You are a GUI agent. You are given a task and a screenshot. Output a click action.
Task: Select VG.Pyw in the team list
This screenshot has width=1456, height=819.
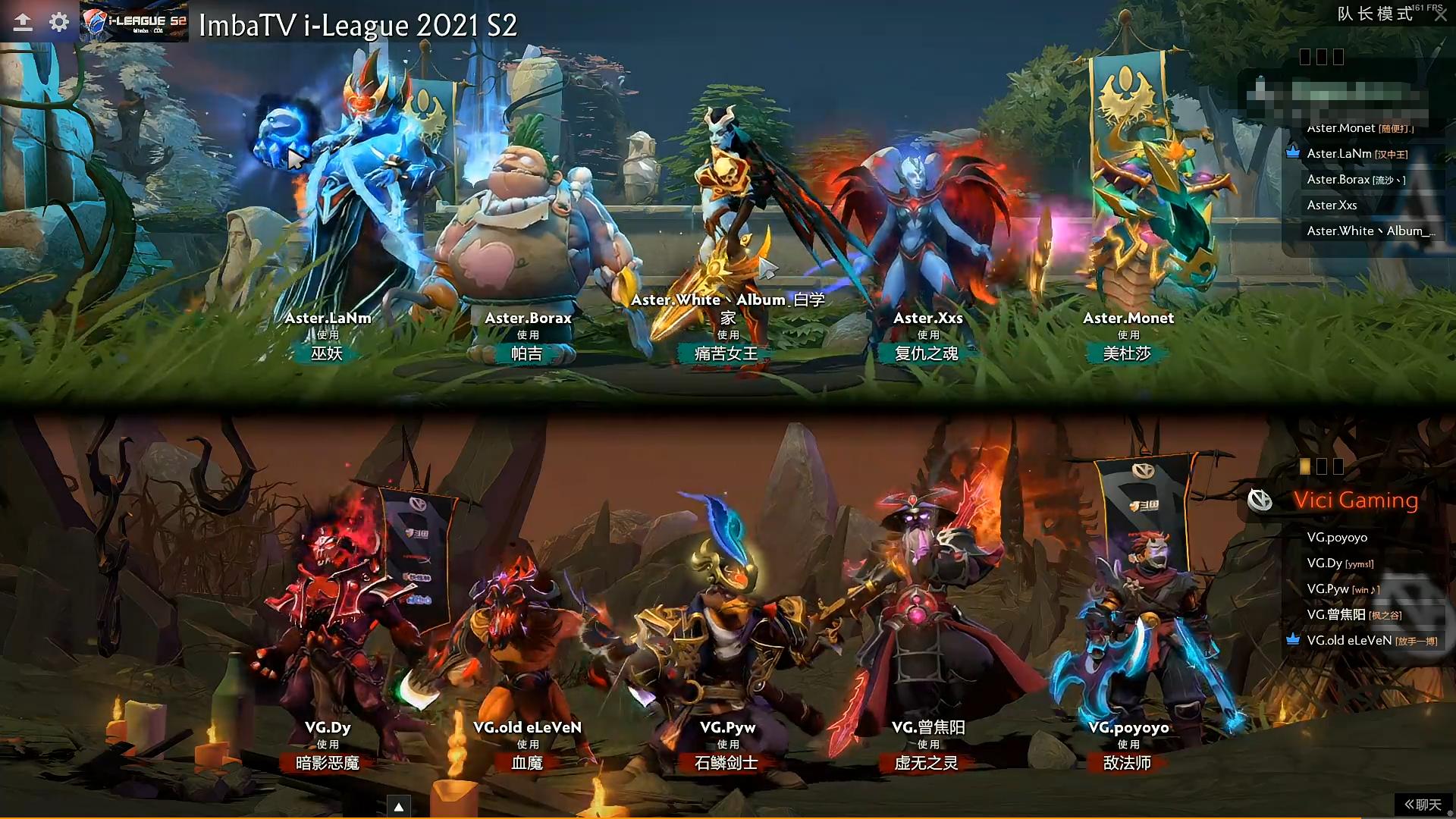pyautogui.click(x=1342, y=589)
